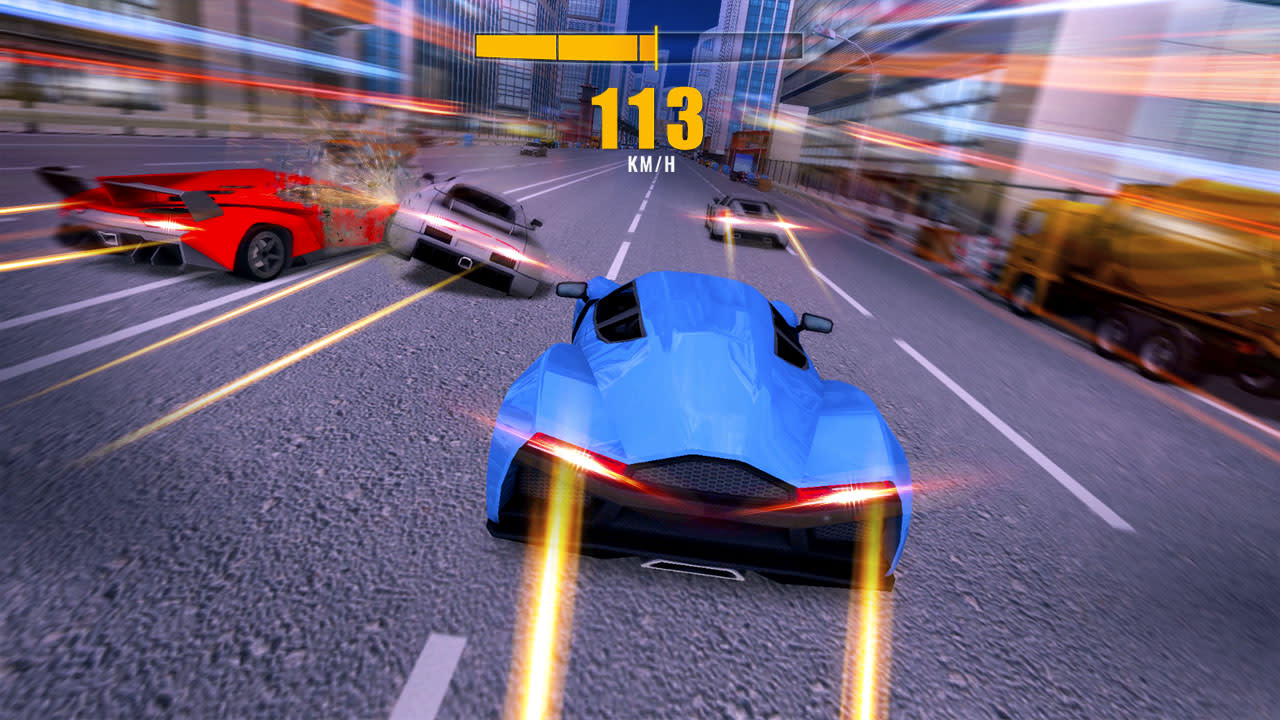
Task: Select the progress marker tick on the bar
Action: click(656, 45)
